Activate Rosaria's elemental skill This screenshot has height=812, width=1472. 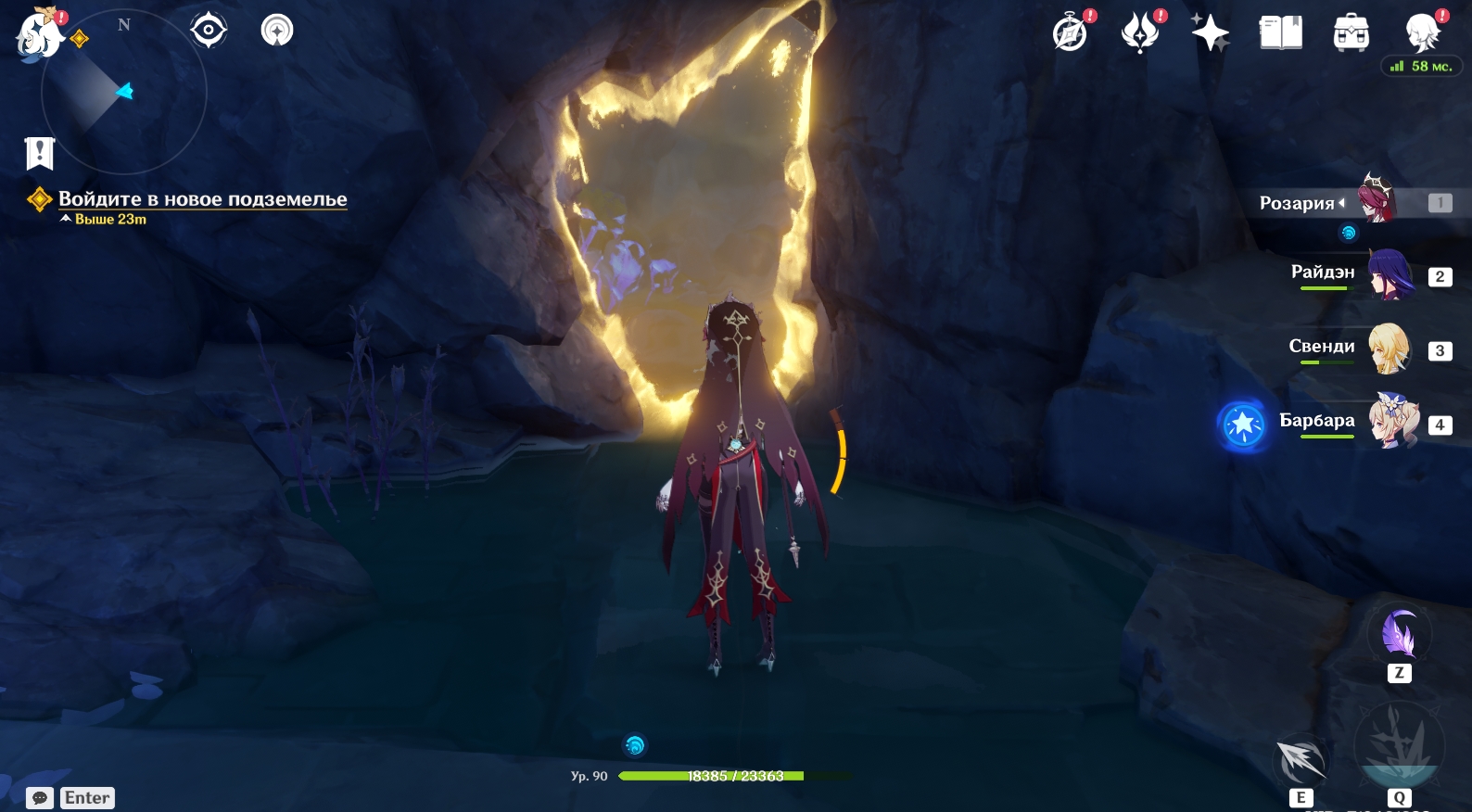coord(1301,762)
